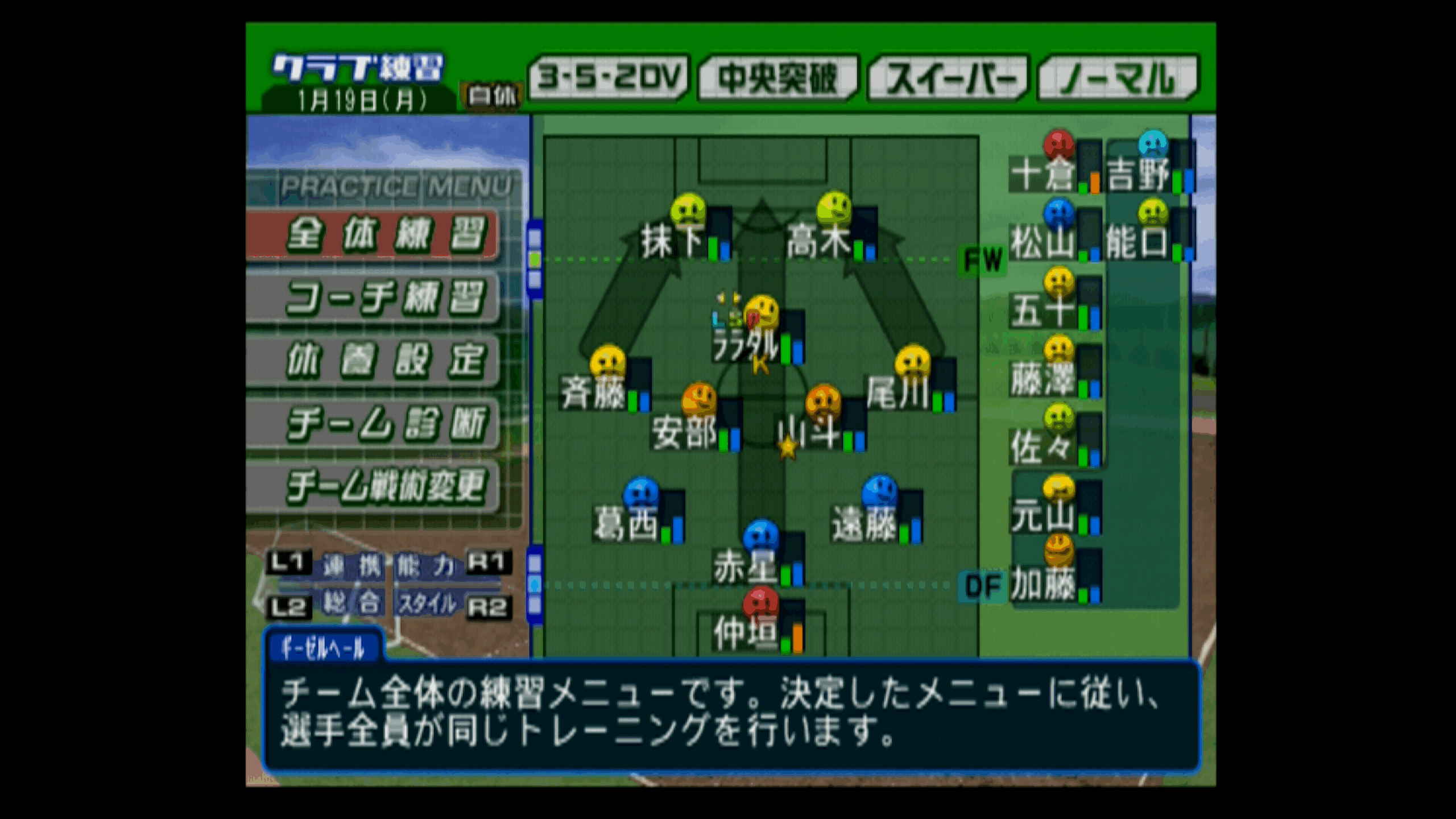Show the 総合 view tab
This screenshot has width=1456, height=819.
point(351,603)
